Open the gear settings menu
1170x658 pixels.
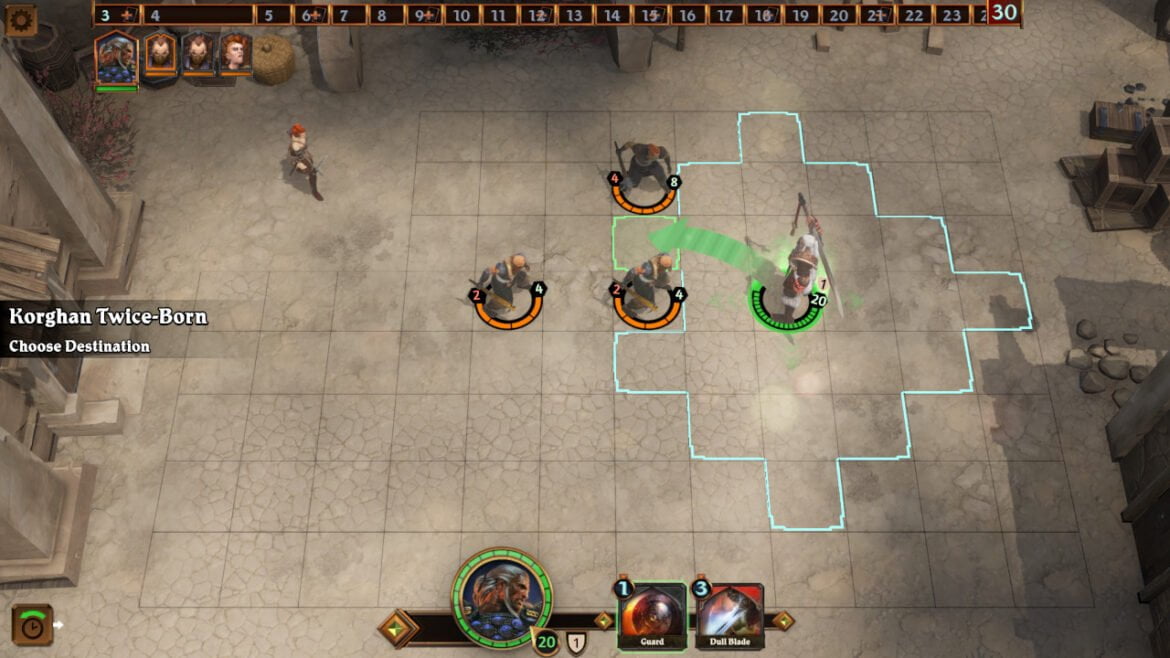20,19
